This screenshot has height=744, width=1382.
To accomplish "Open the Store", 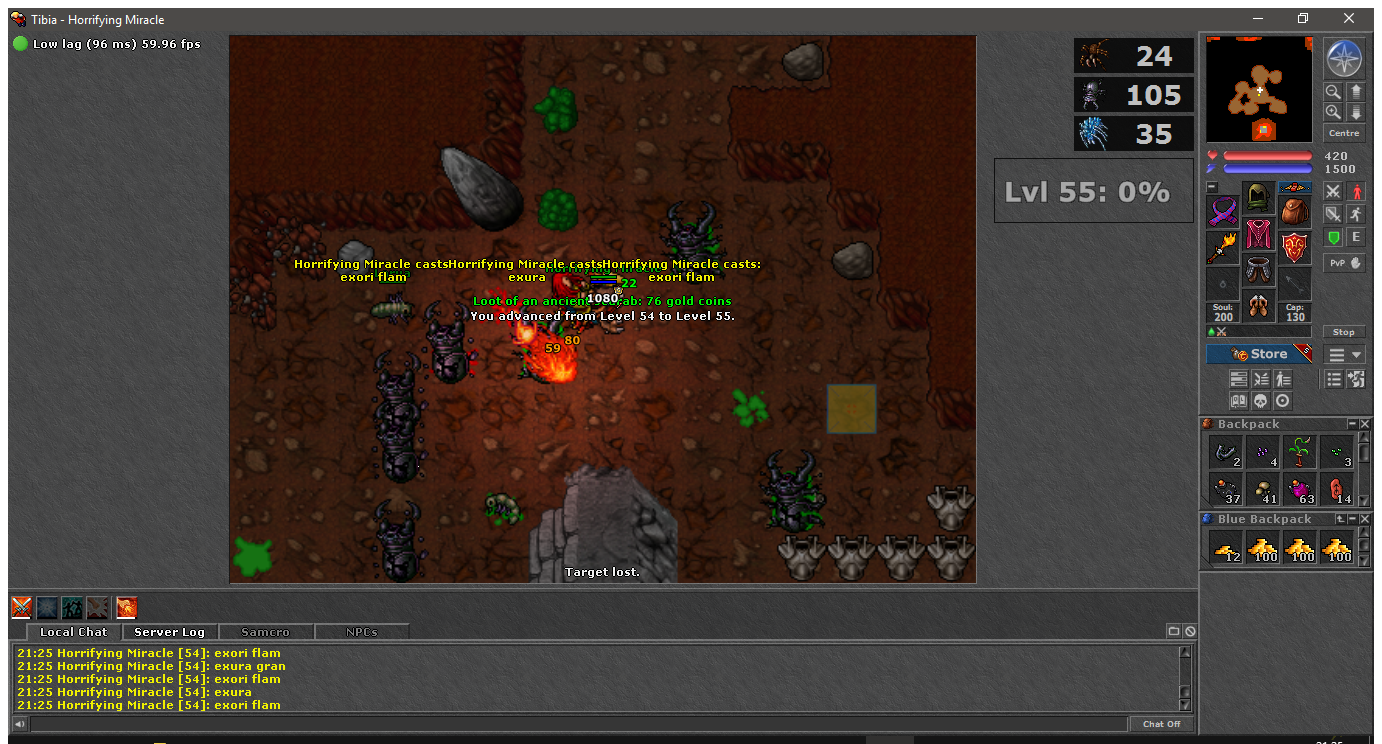I will 1259,354.
